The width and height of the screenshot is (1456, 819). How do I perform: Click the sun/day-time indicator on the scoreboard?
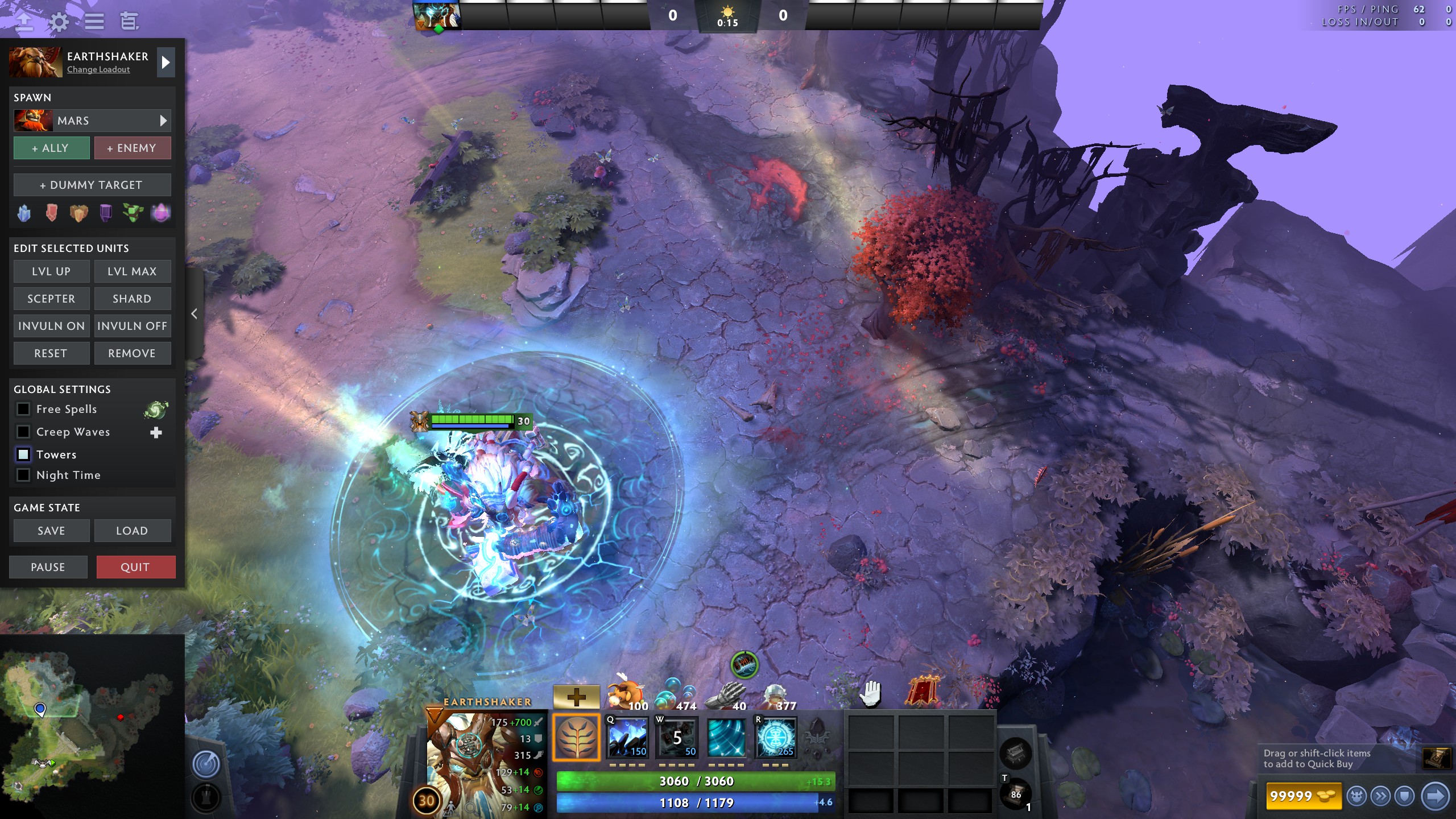(728, 10)
